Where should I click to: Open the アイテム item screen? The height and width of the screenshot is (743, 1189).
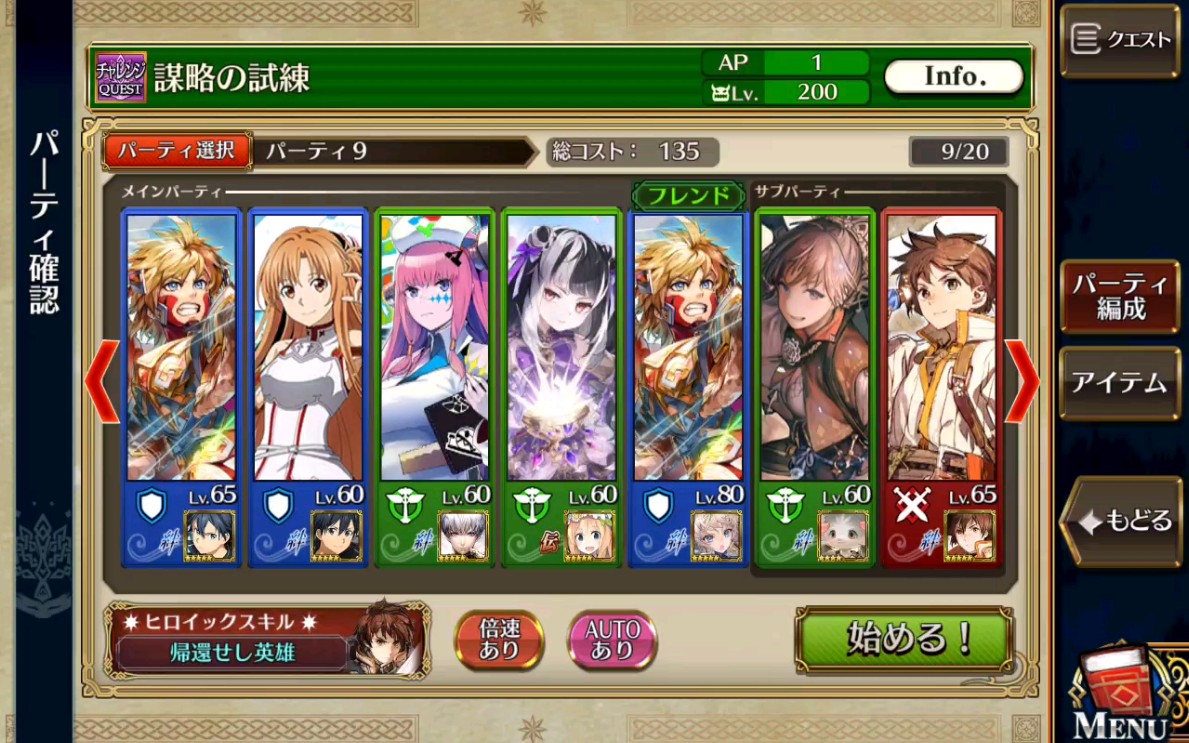[x=1120, y=383]
